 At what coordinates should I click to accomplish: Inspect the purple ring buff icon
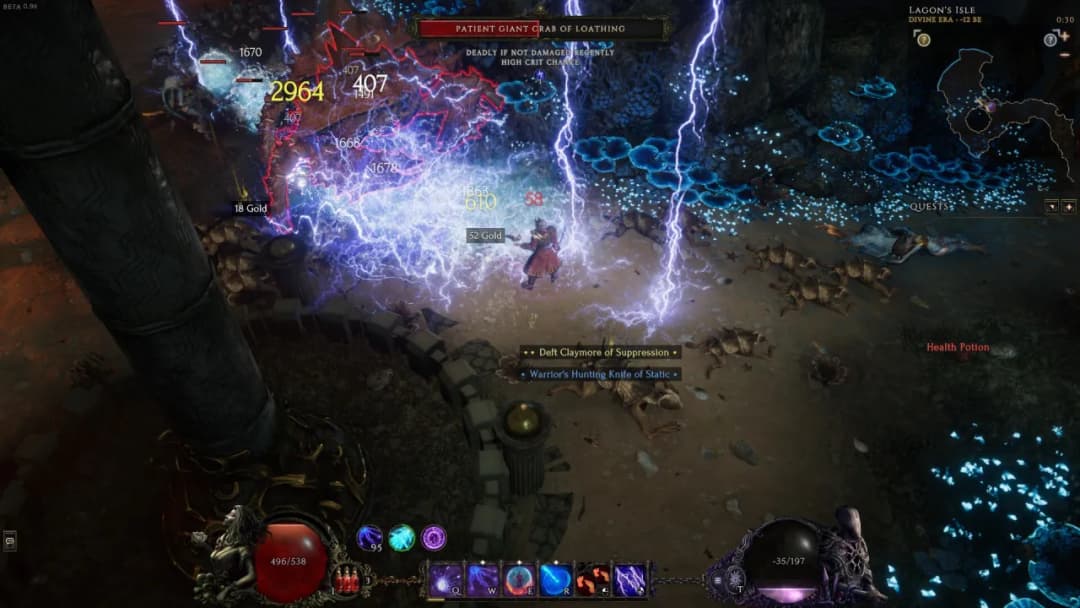[x=433, y=538]
